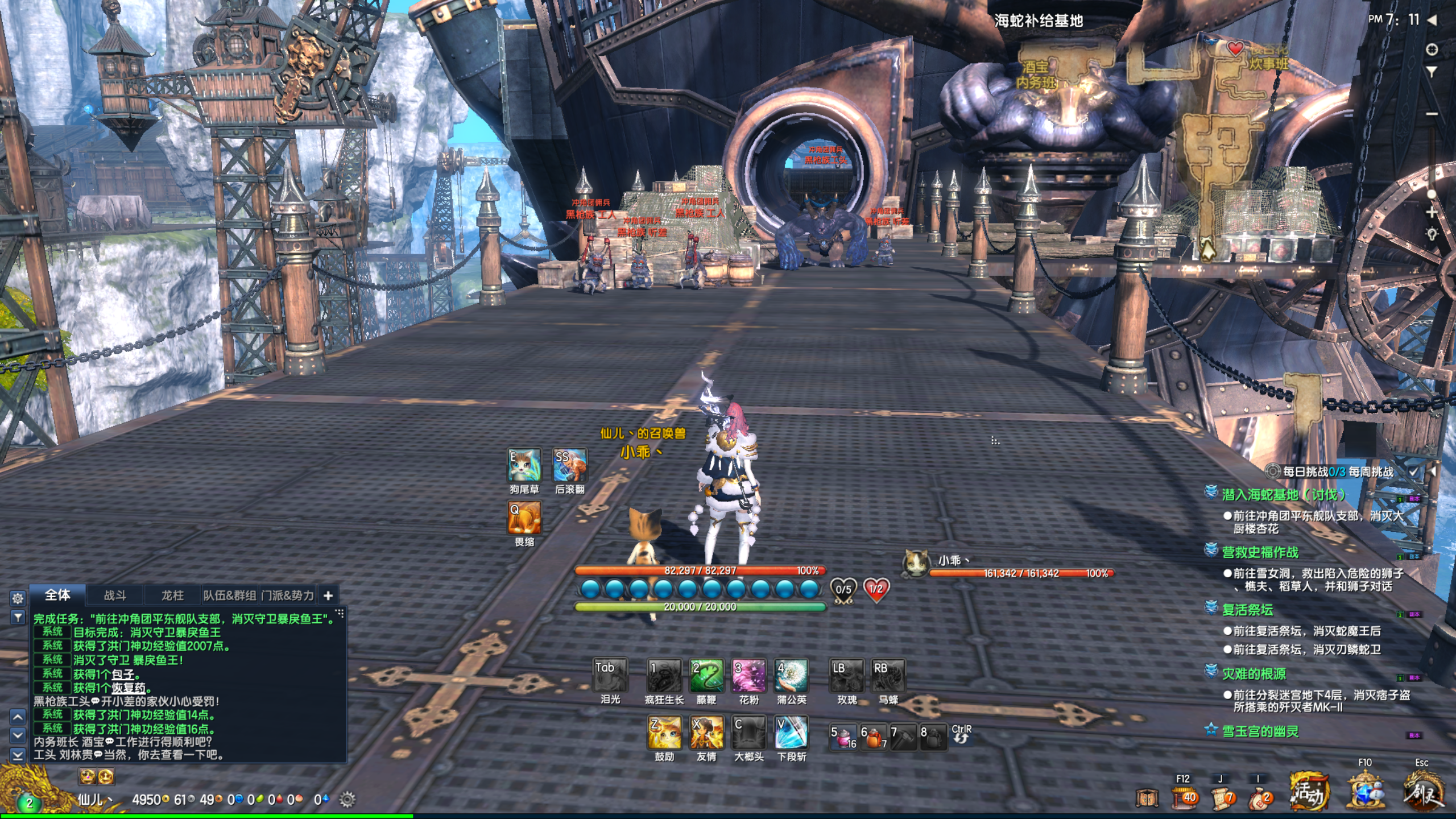1456x819 pixels.
Task: Open the 活动 events button
Action: [1308, 792]
